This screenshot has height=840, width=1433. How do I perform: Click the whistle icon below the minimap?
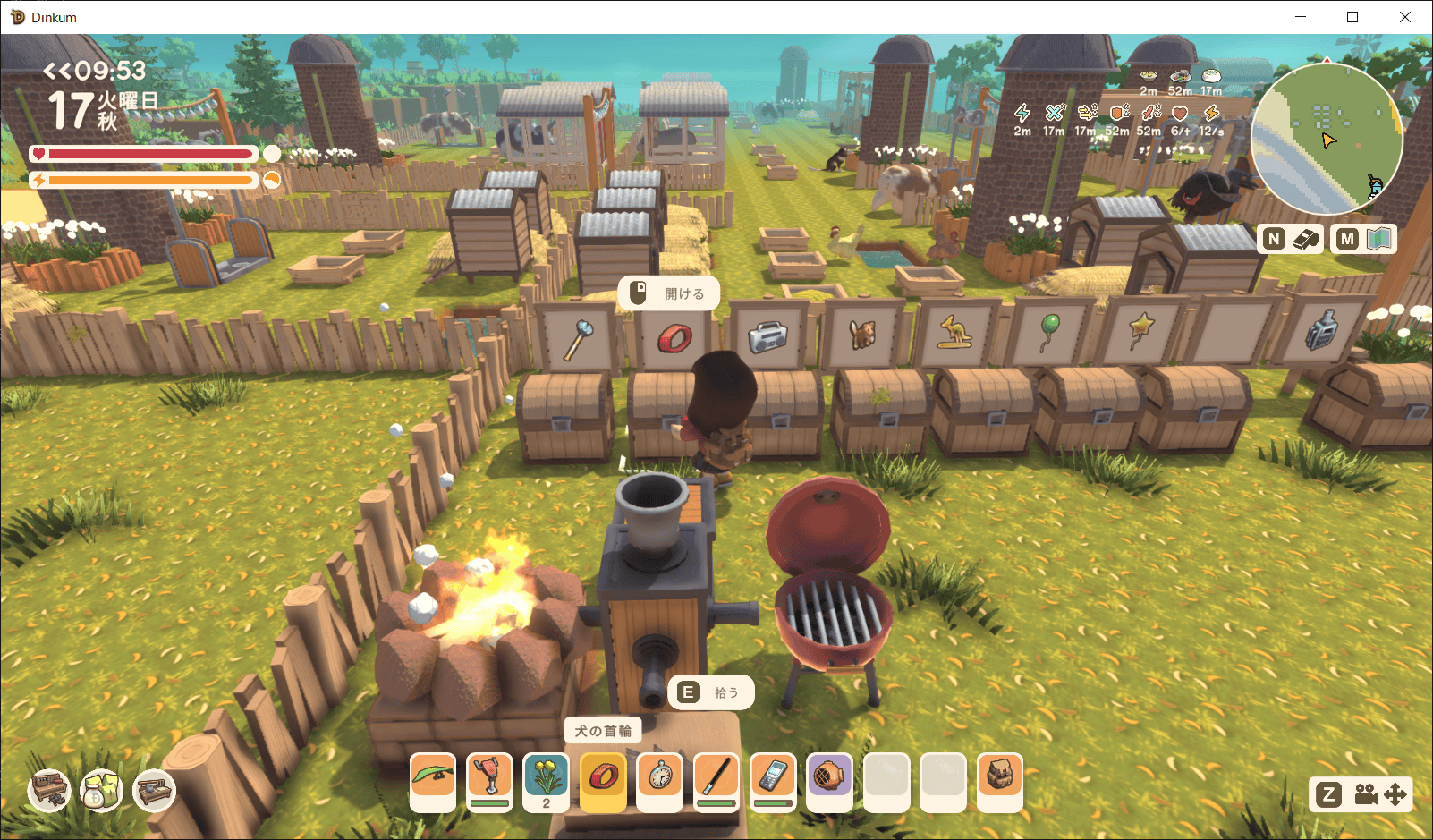1305,239
